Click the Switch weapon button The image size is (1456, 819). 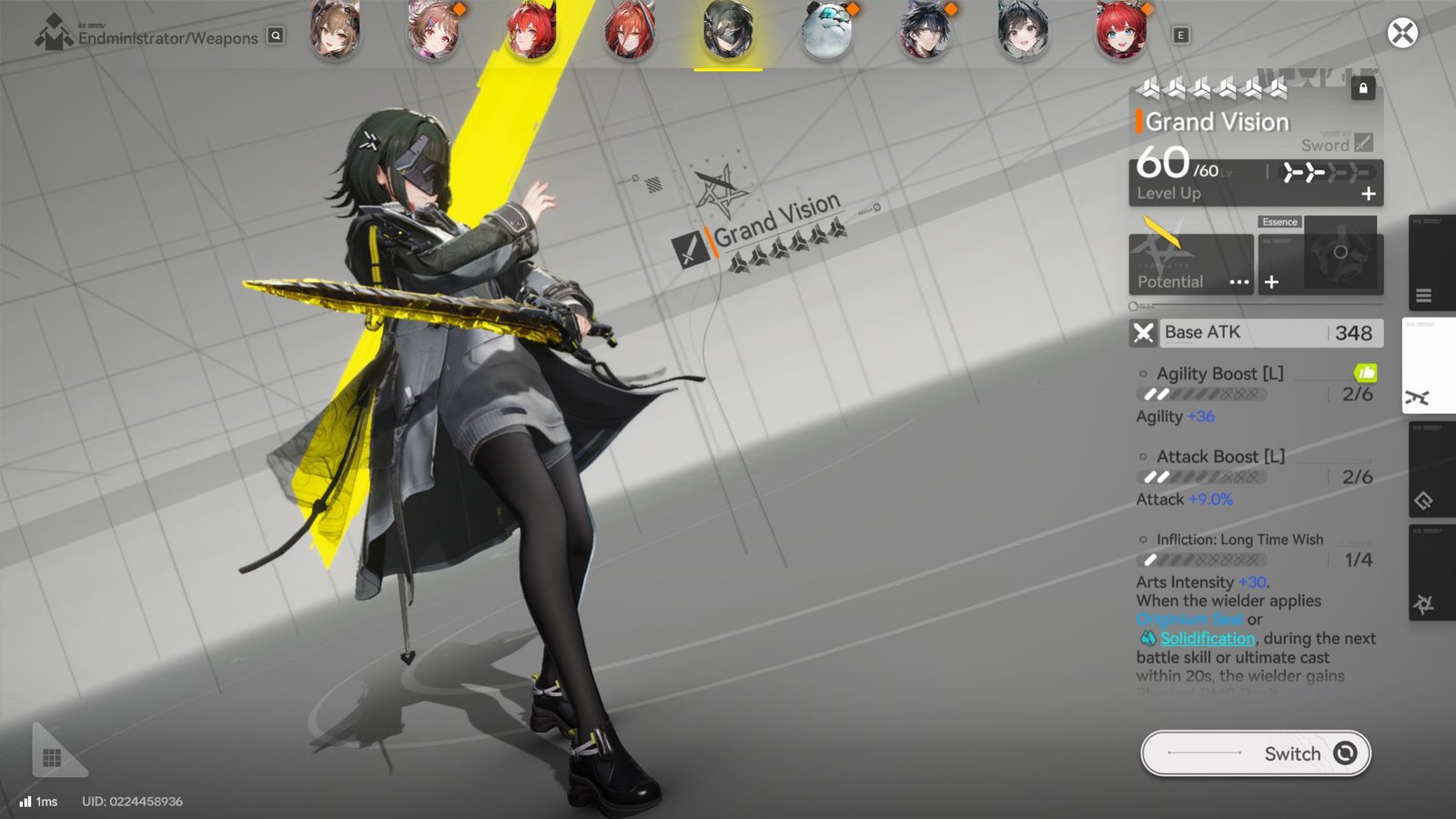1255,753
